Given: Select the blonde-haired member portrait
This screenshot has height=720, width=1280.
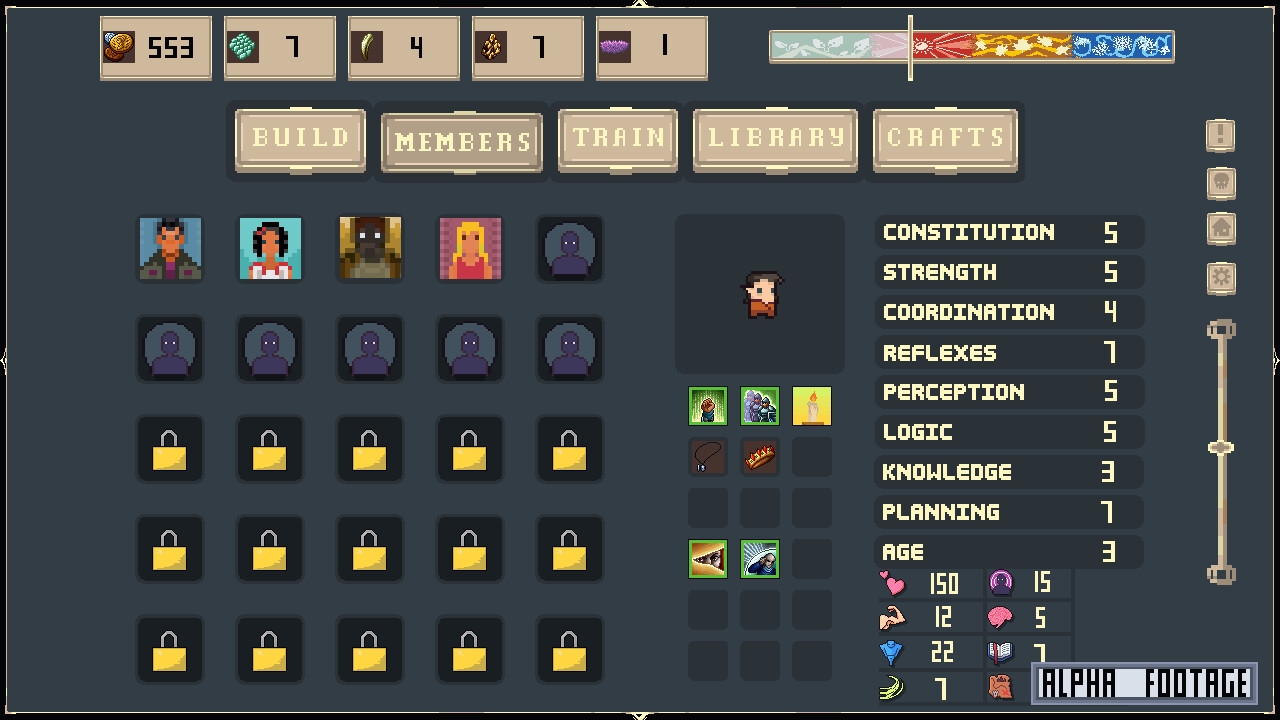Looking at the screenshot, I should [x=470, y=248].
